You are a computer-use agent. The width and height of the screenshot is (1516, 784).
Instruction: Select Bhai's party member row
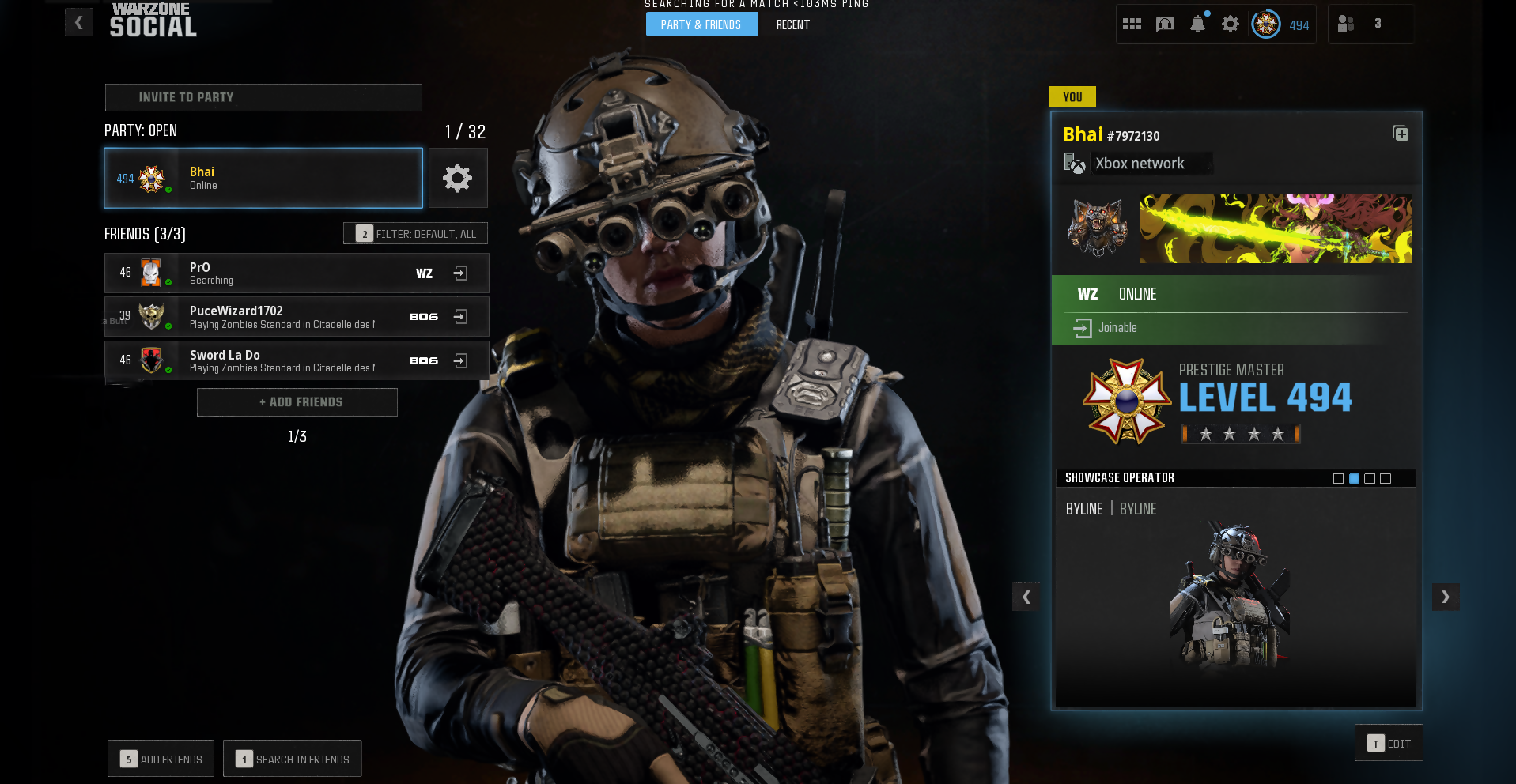click(x=263, y=178)
